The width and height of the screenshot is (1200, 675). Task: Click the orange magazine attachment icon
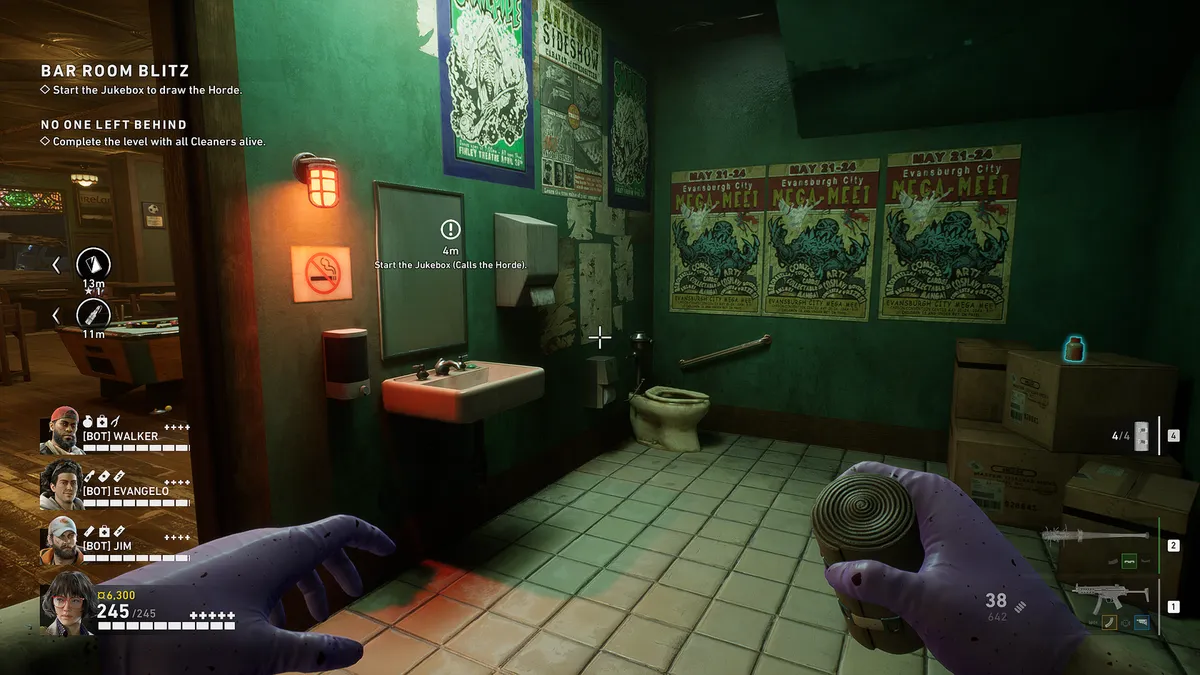click(x=1109, y=622)
